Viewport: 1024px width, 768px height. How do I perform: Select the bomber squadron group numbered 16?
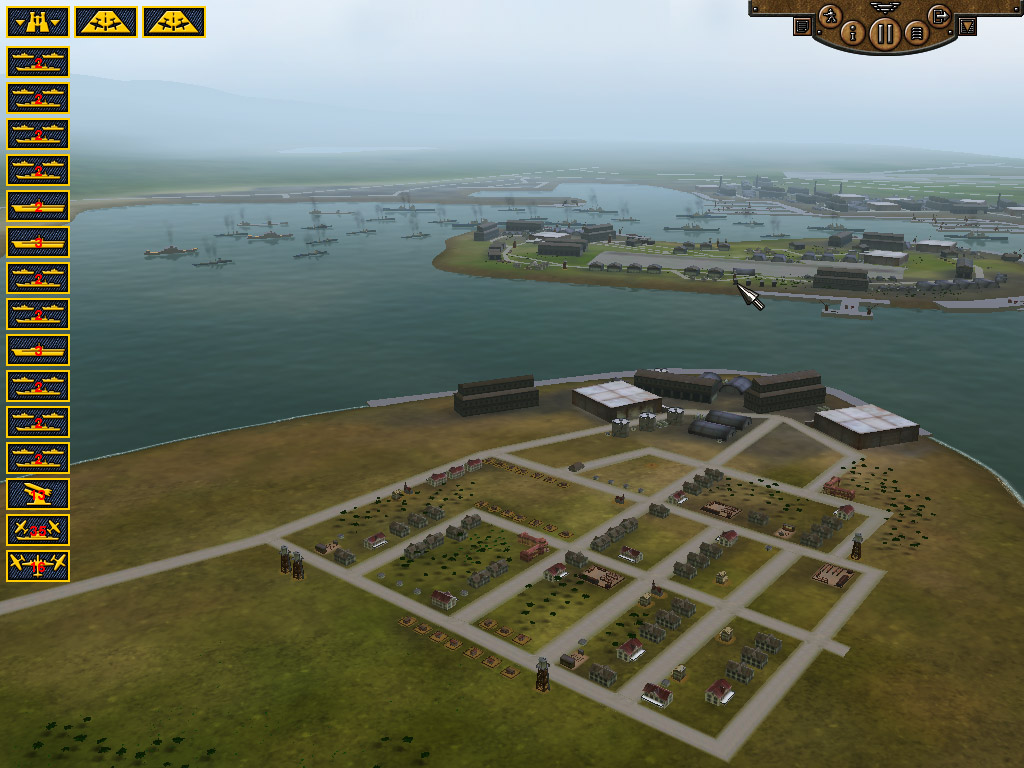click(x=38, y=565)
